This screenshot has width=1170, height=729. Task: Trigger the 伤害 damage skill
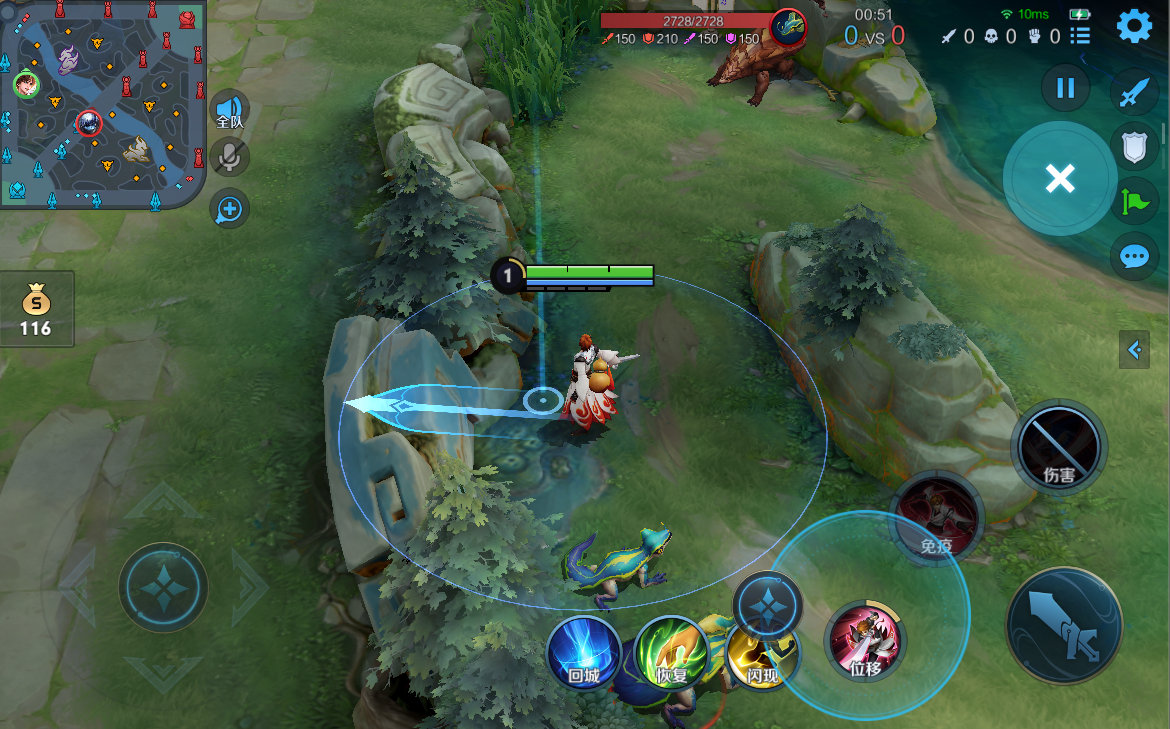tap(1059, 447)
